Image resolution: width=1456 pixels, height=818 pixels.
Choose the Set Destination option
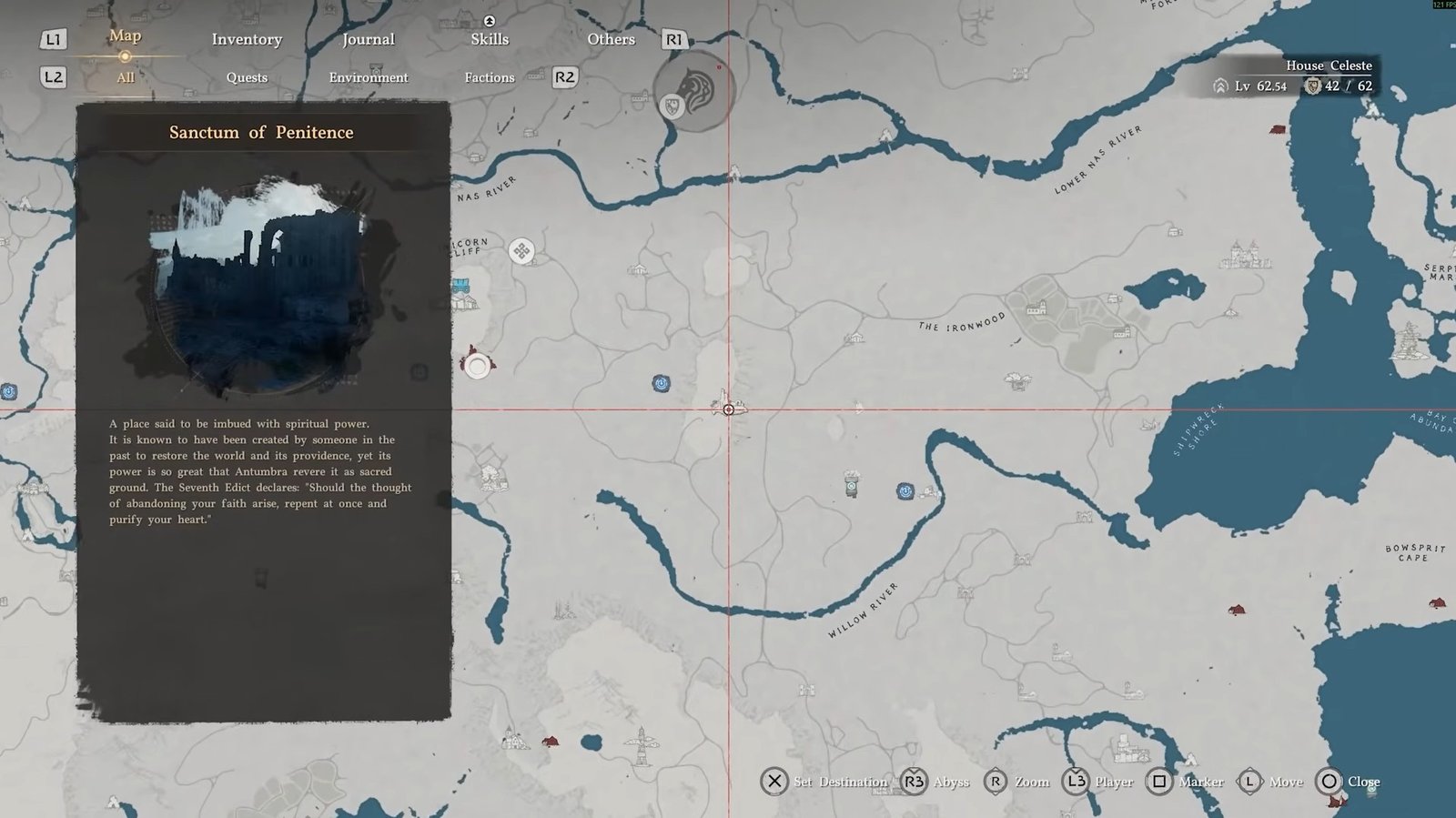[824, 782]
